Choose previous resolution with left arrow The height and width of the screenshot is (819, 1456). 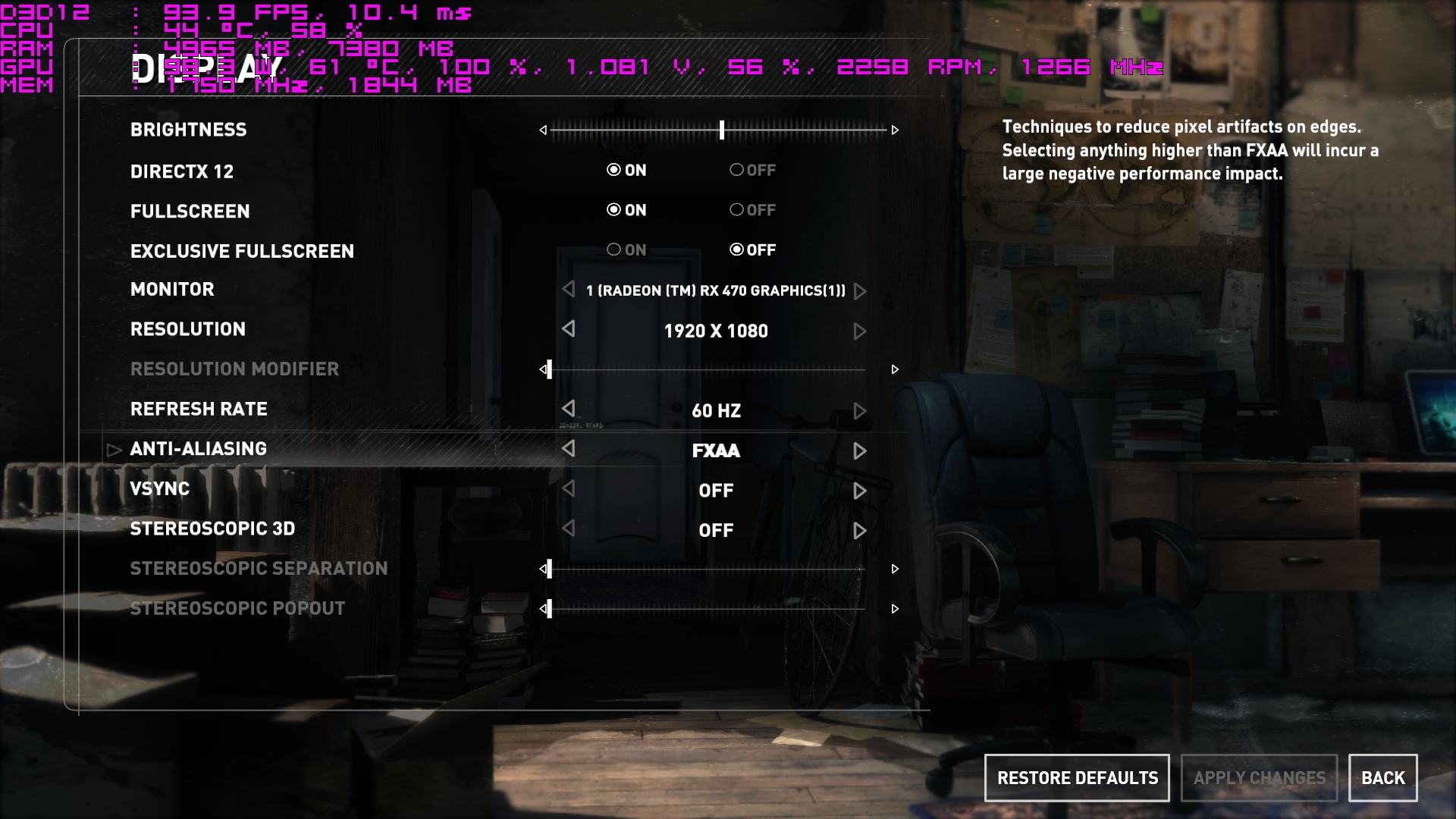[x=569, y=329]
